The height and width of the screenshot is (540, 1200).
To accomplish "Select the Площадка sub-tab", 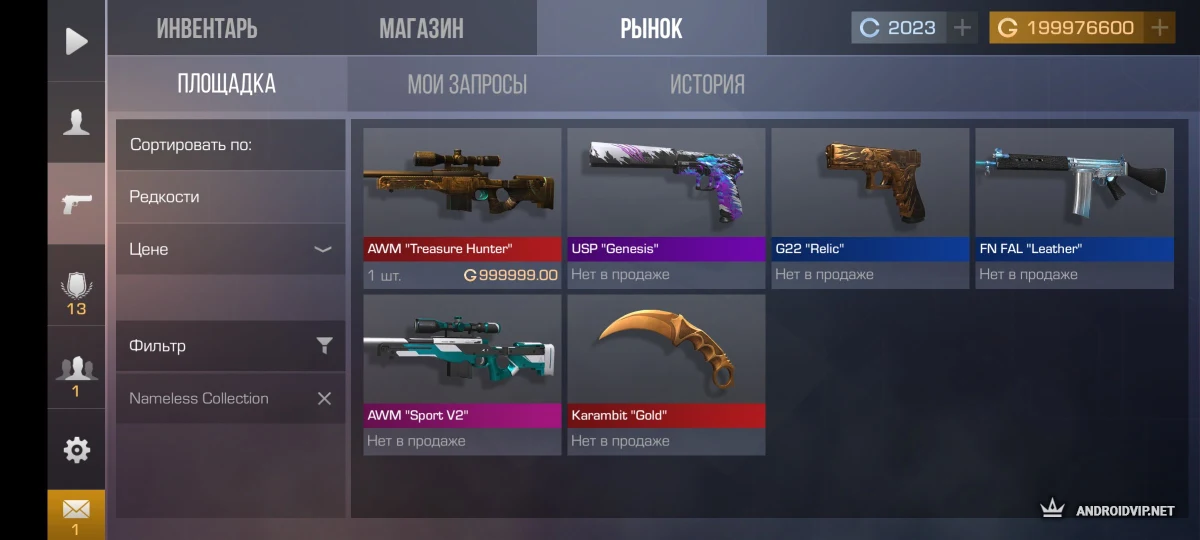I will 227,84.
